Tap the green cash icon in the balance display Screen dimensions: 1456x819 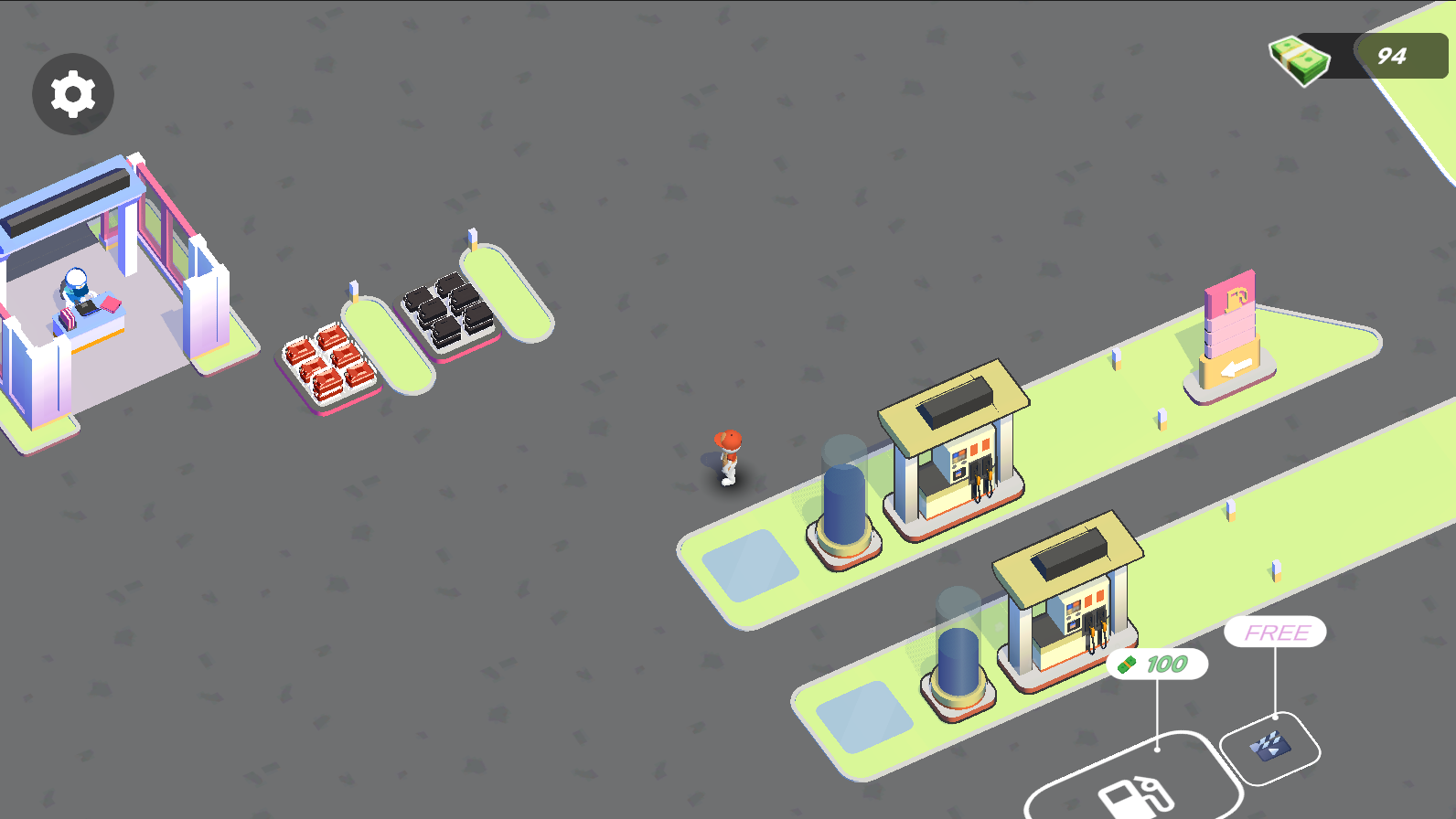point(1298,58)
